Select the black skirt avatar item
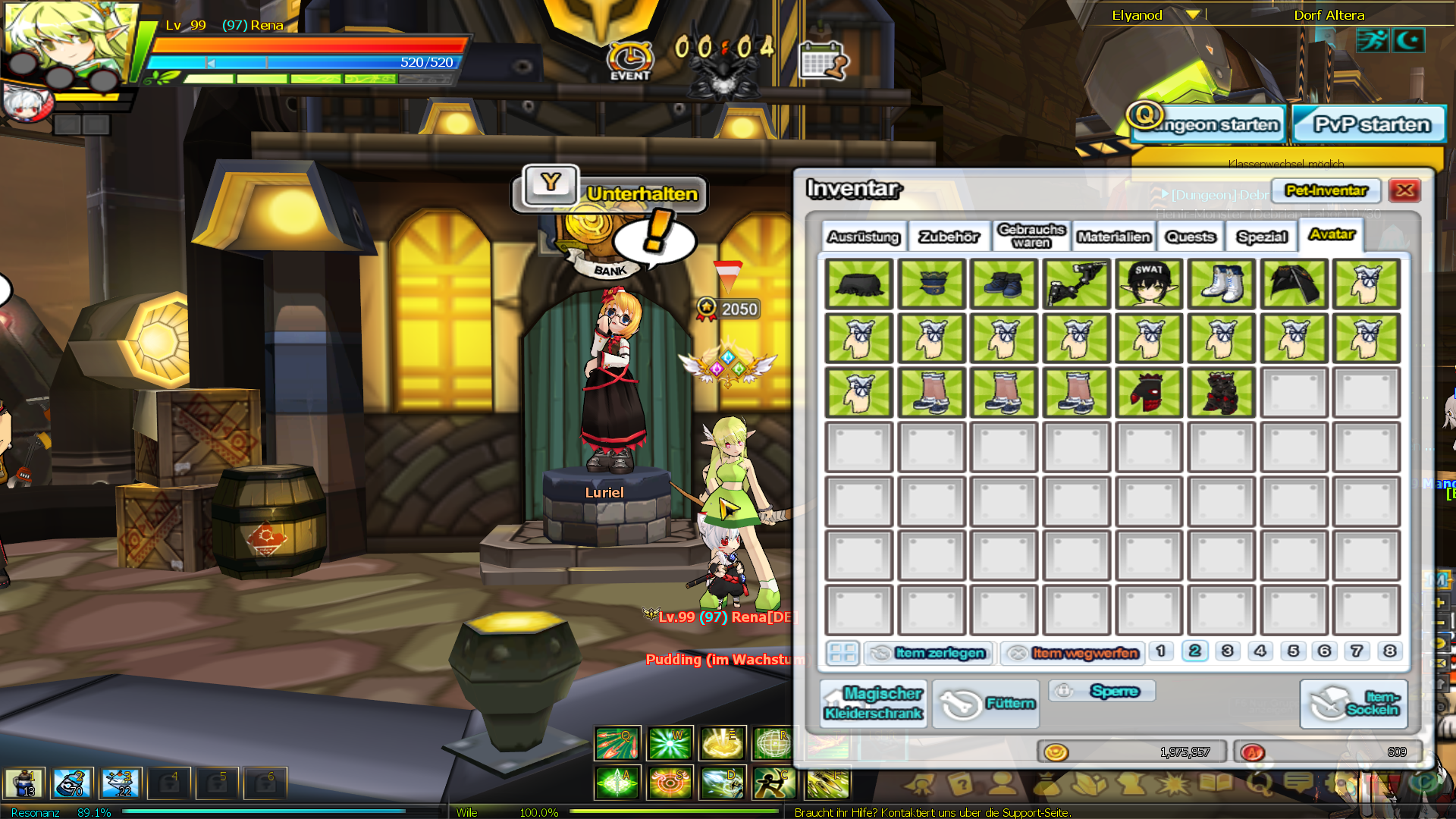Image resolution: width=1456 pixels, height=819 pixels. 858,284
